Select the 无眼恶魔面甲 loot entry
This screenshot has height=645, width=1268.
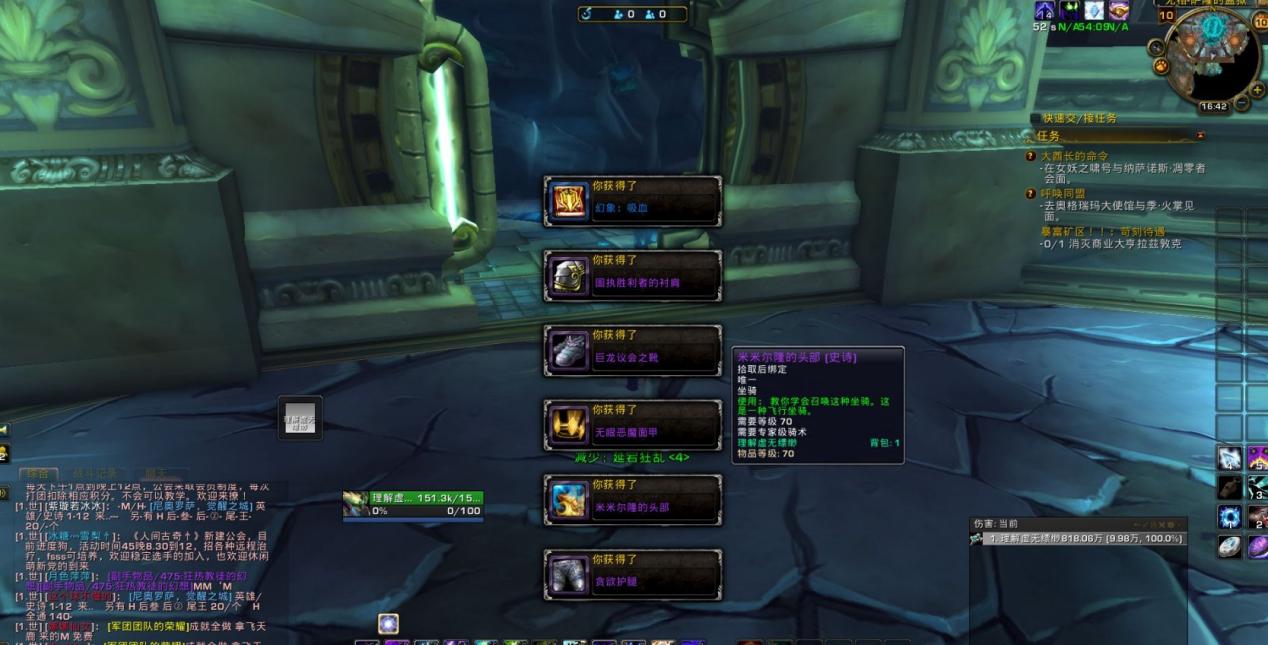(x=632, y=424)
